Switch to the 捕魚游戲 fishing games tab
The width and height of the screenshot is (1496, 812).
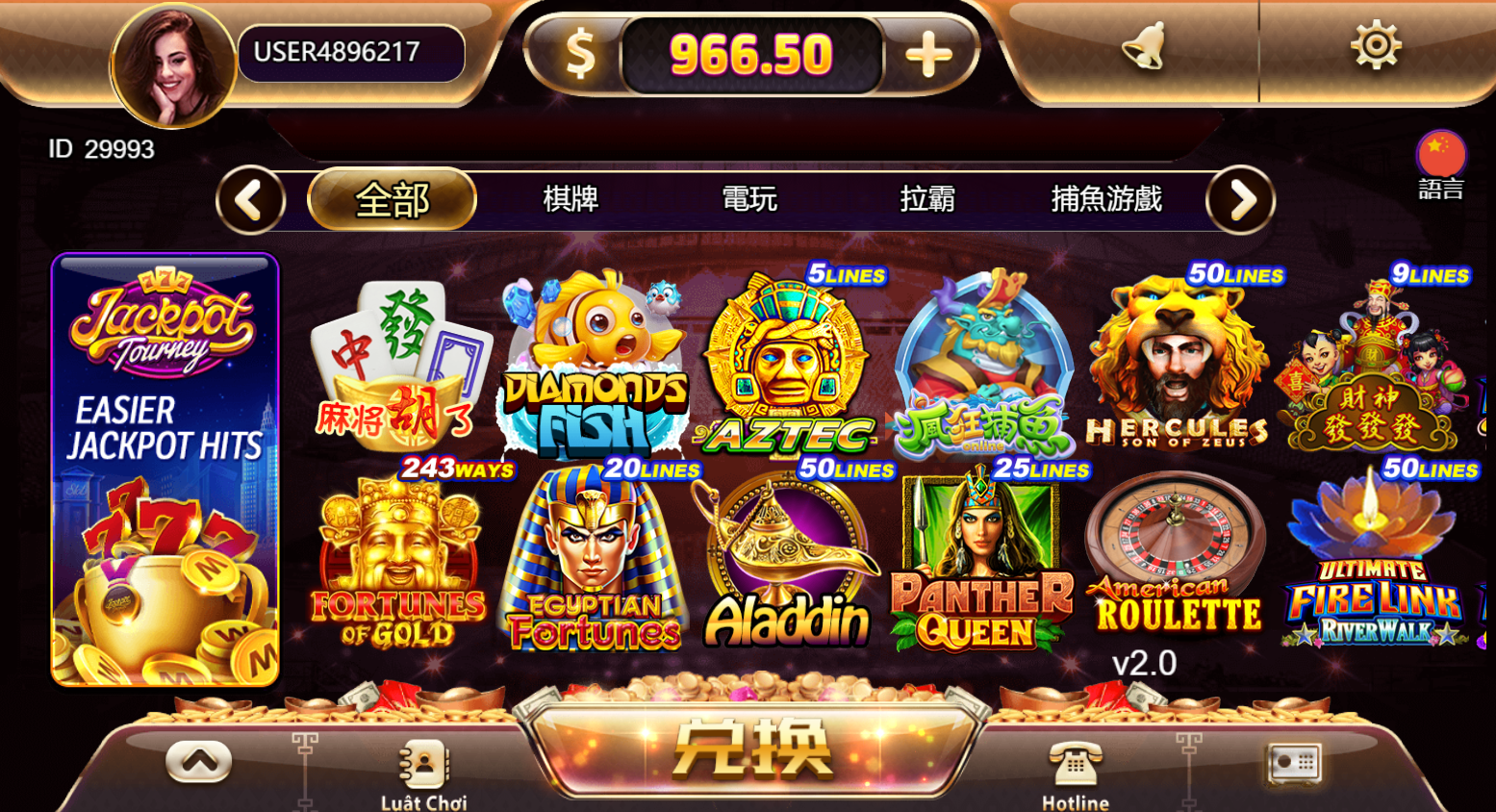pyautogui.click(x=1107, y=199)
